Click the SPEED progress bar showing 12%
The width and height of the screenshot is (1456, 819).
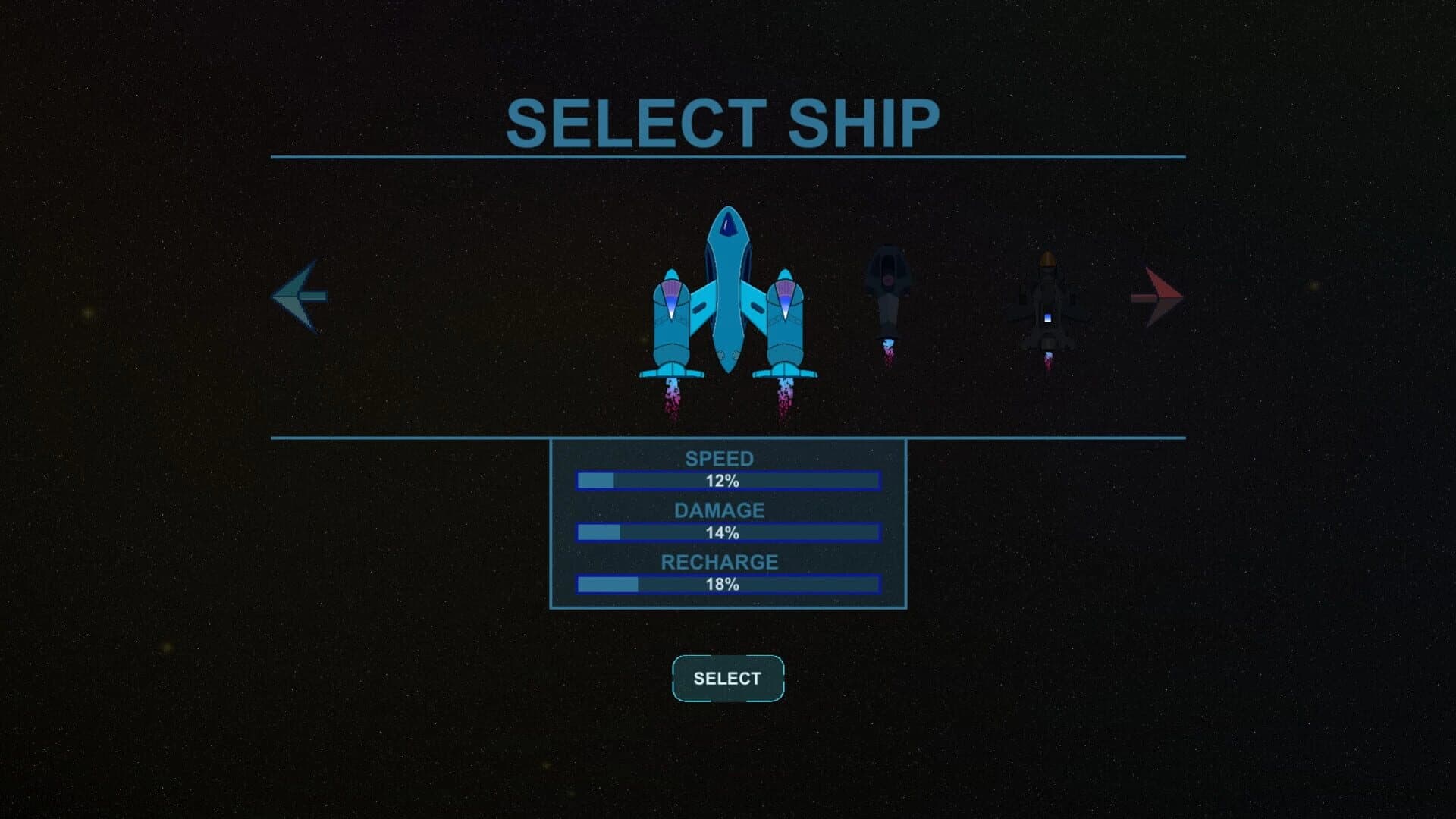[728, 479]
